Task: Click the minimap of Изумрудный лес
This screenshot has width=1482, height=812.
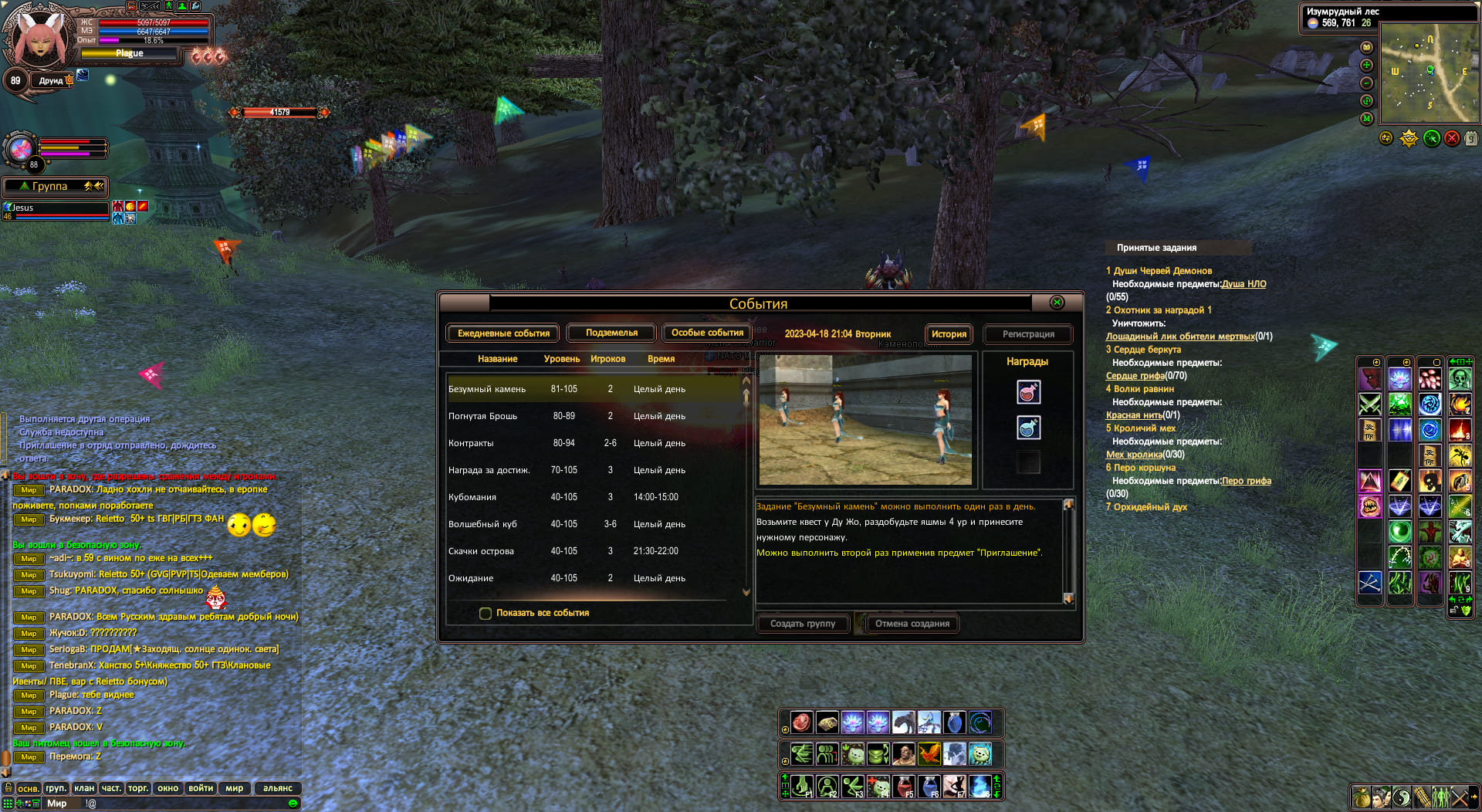Action: pos(1430,73)
